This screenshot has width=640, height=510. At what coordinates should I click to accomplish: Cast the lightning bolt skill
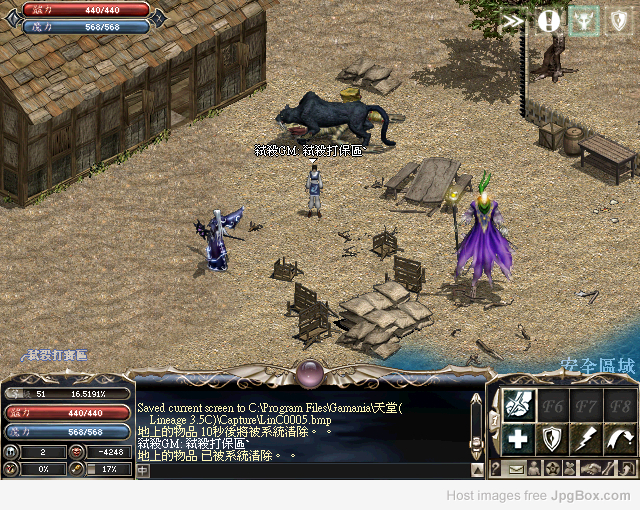pyautogui.click(x=586, y=438)
